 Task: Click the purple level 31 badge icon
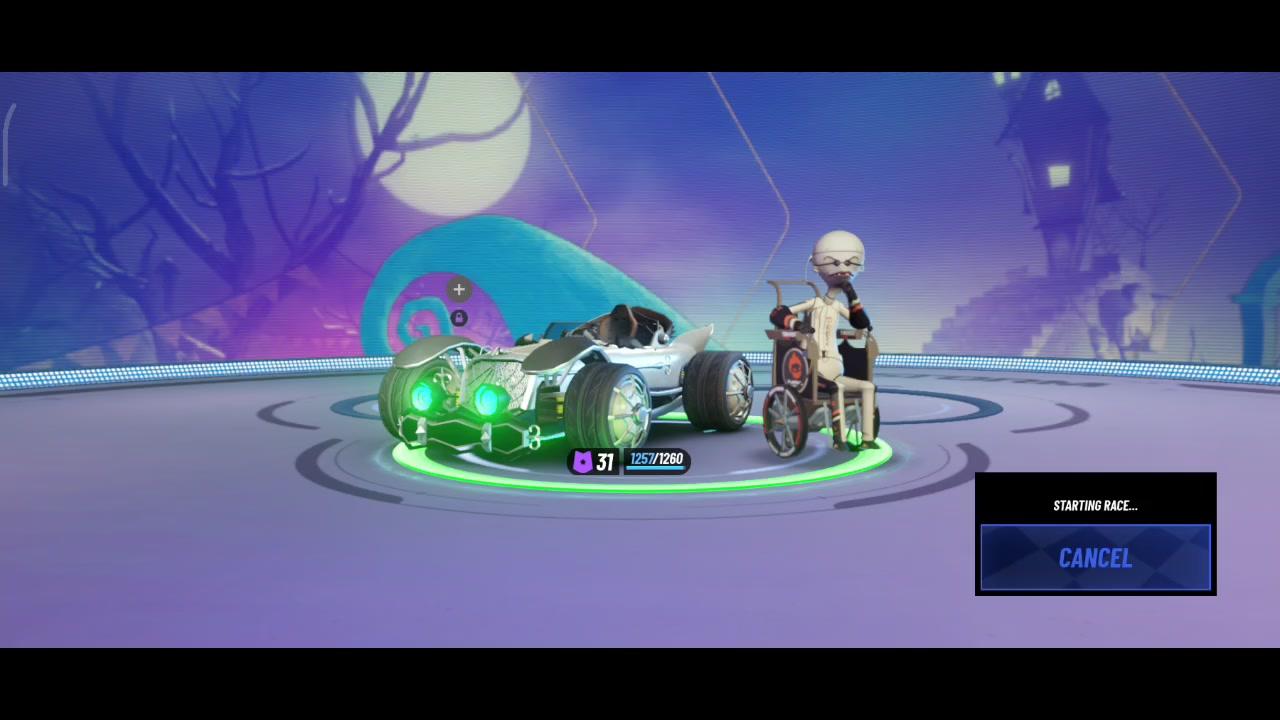[x=583, y=461]
